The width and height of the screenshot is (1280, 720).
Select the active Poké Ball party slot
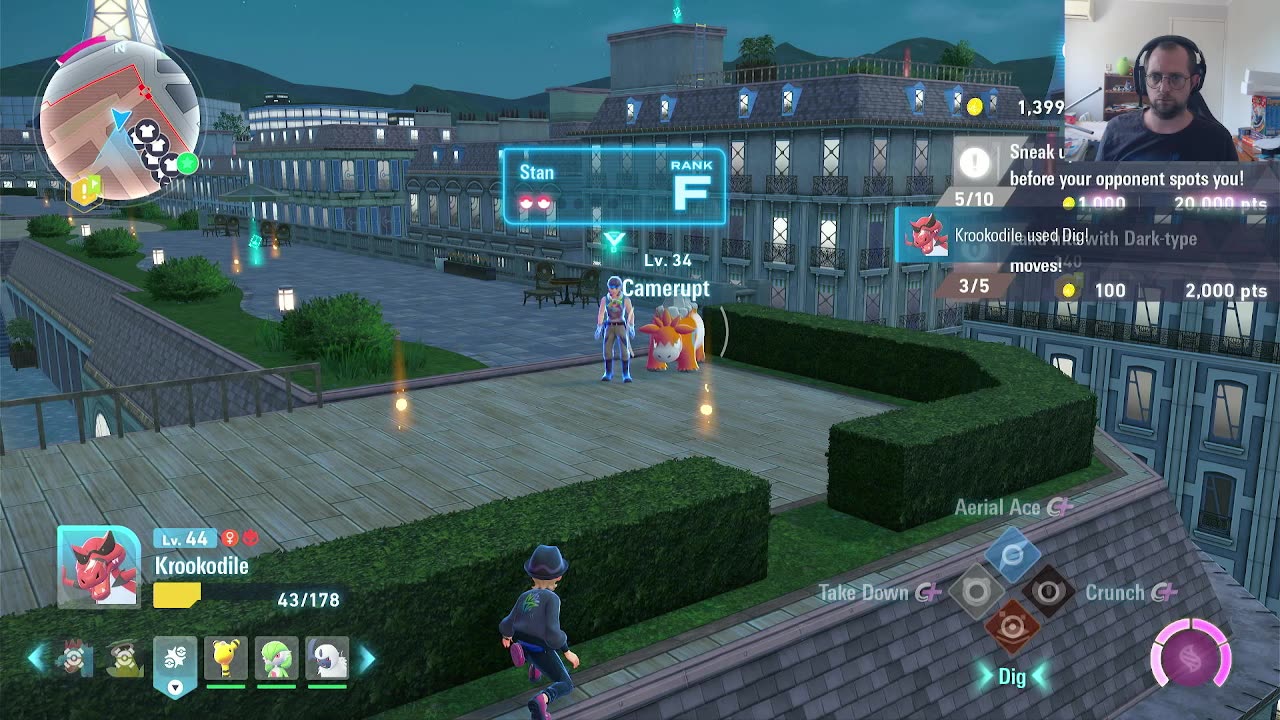(x=175, y=658)
